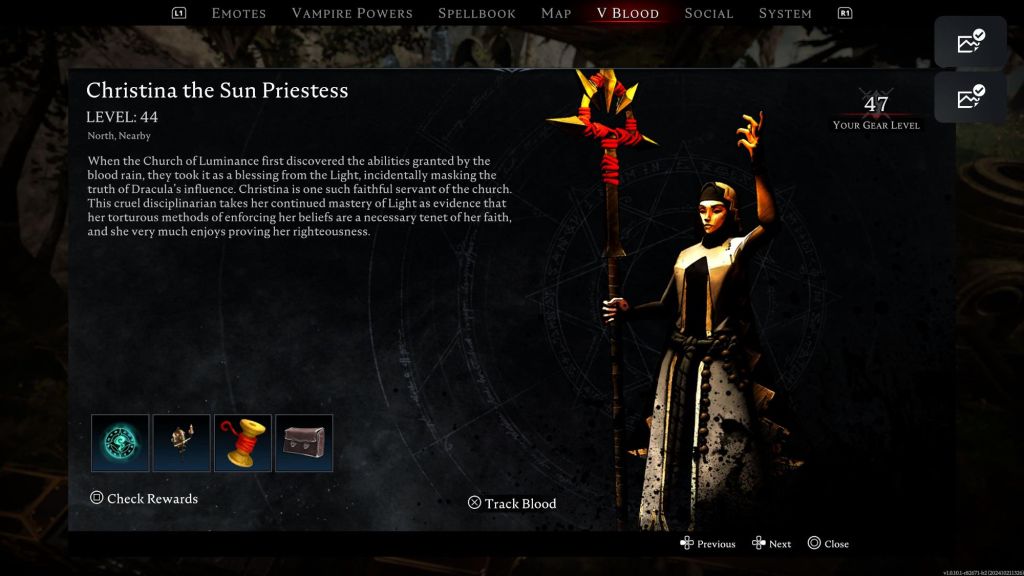Open the Social tab
This screenshot has height=576, width=1024.
coord(709,13)
